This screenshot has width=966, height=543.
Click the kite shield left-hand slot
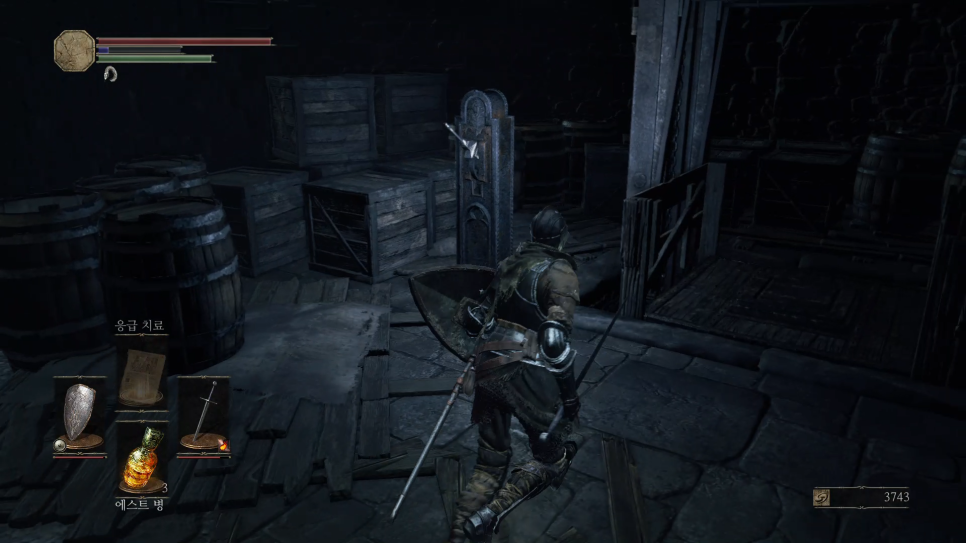(80, 412)
